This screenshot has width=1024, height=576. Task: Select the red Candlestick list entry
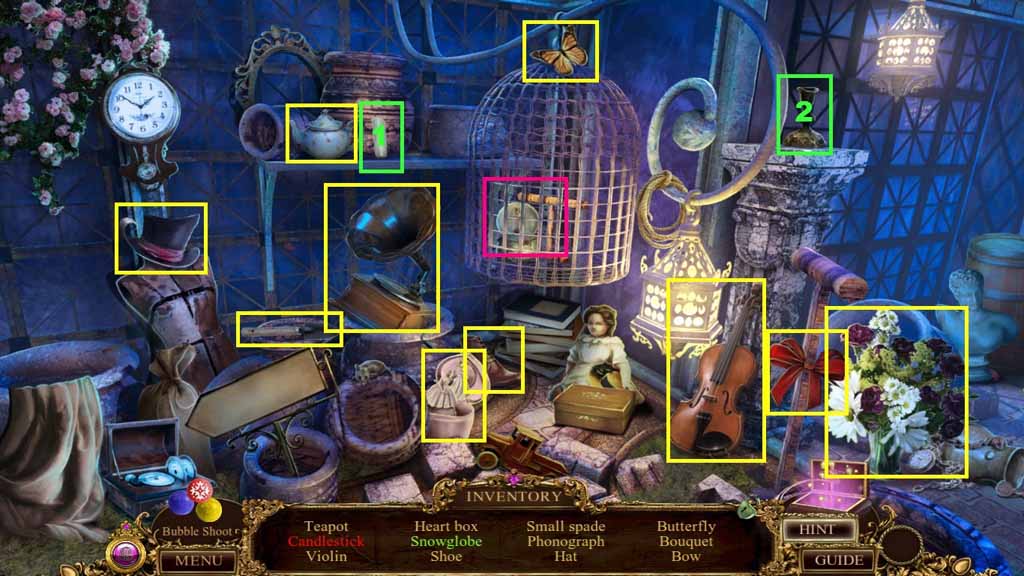click(x=326, y=542)
